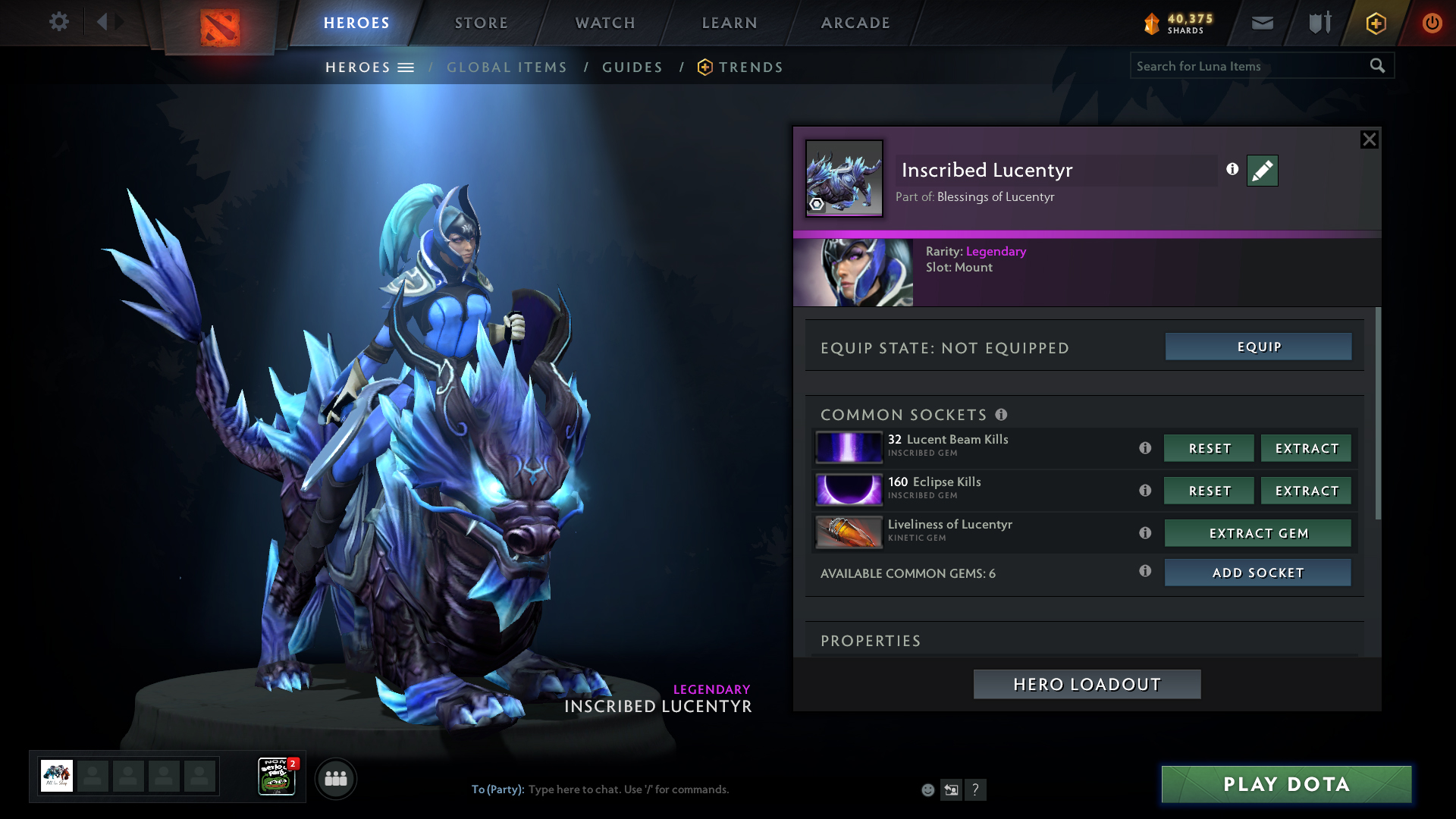
Task: View the Guides section
Action: click(632, 67)
